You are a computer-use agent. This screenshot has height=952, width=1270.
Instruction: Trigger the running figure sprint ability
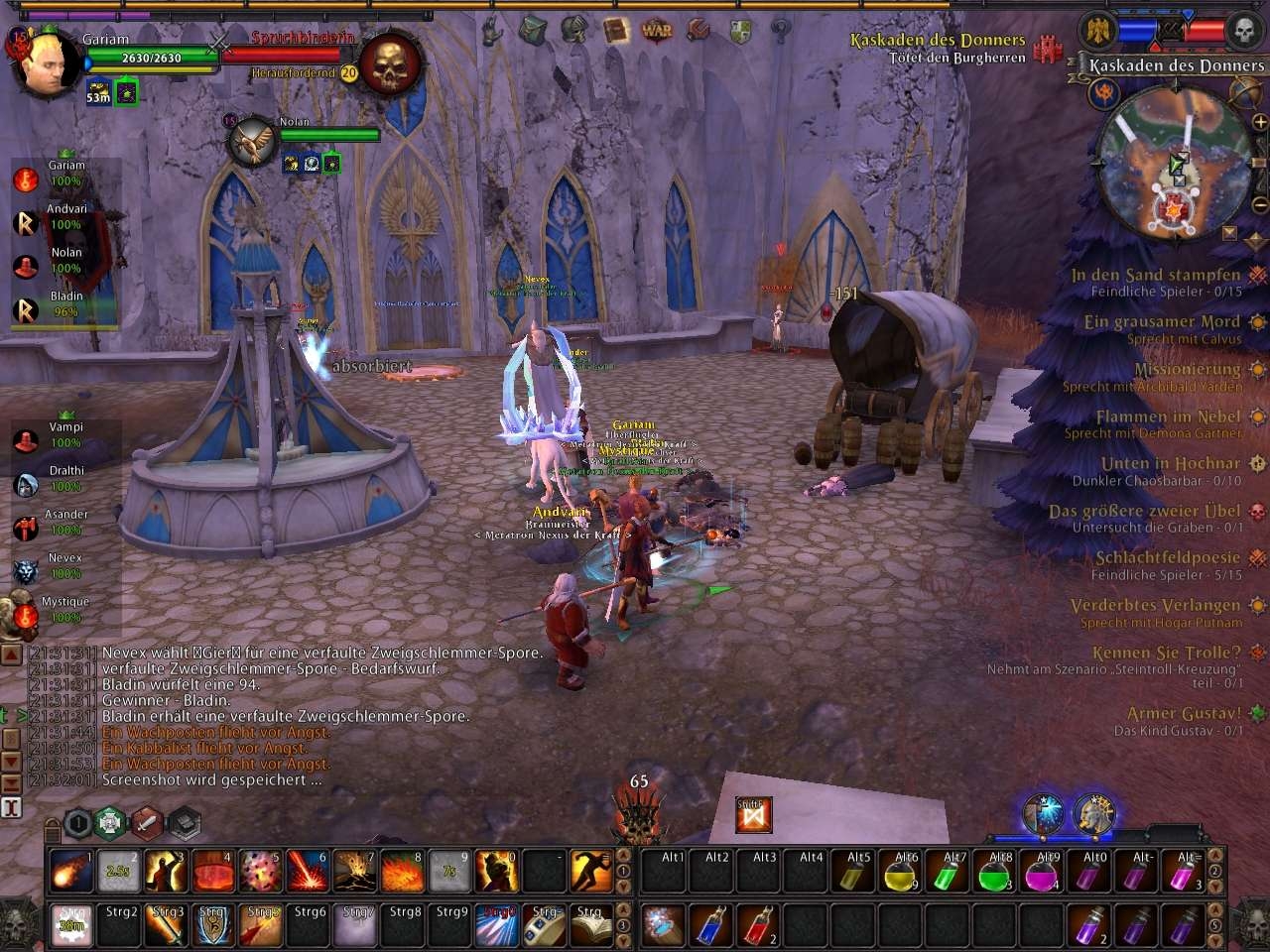coord(591,871)
